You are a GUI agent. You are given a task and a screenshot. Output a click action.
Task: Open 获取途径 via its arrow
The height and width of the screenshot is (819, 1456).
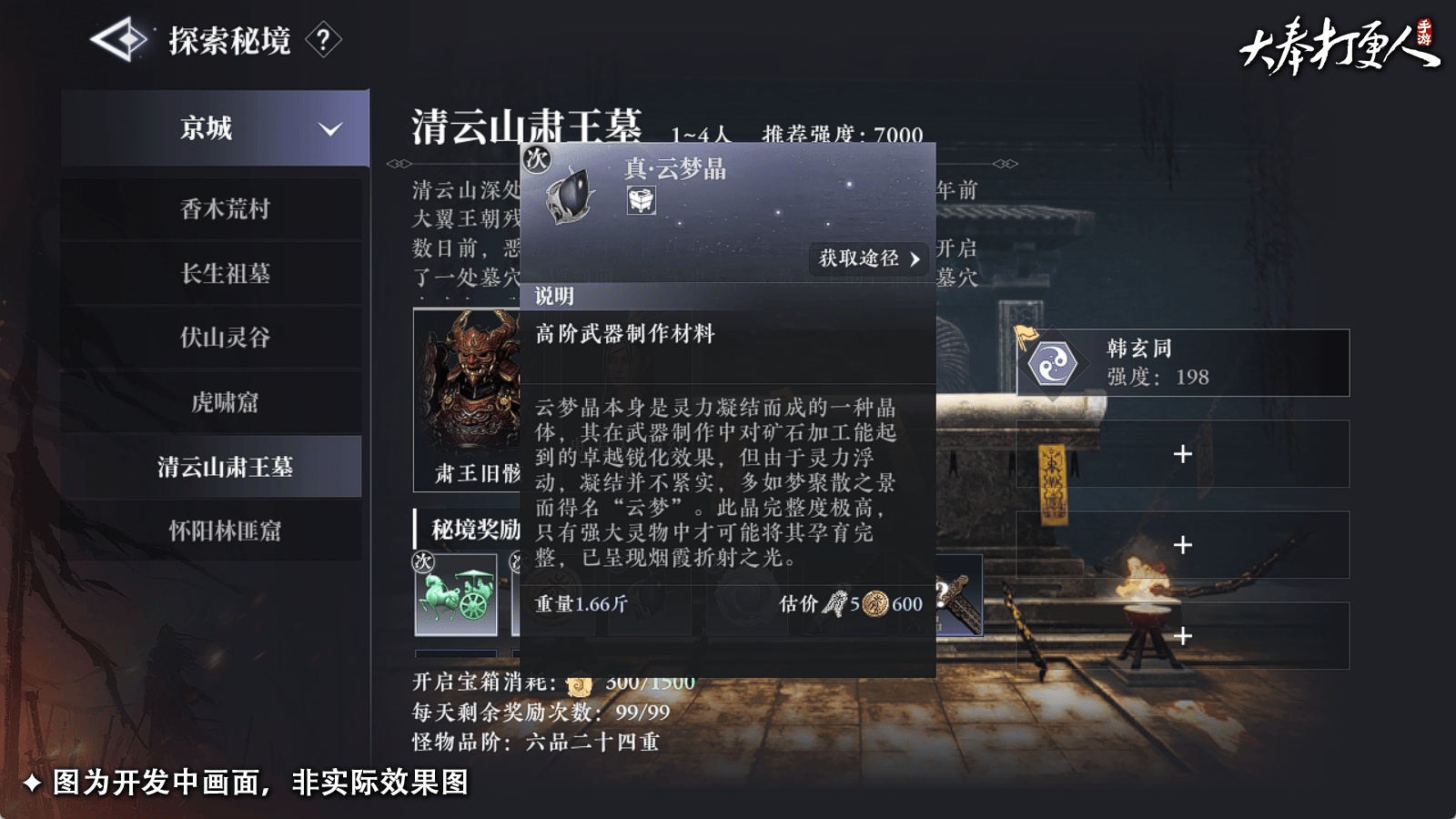916,260
